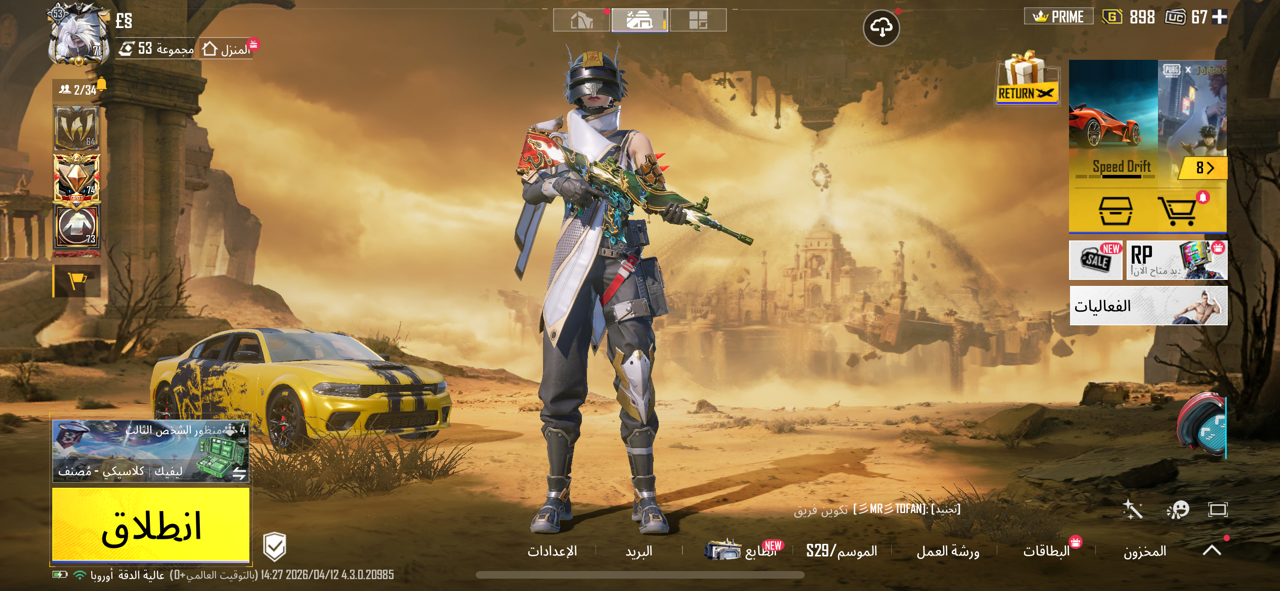Click the cloud download icon
The height and width of the screenshot is (591, 1280).
[881, 28]
